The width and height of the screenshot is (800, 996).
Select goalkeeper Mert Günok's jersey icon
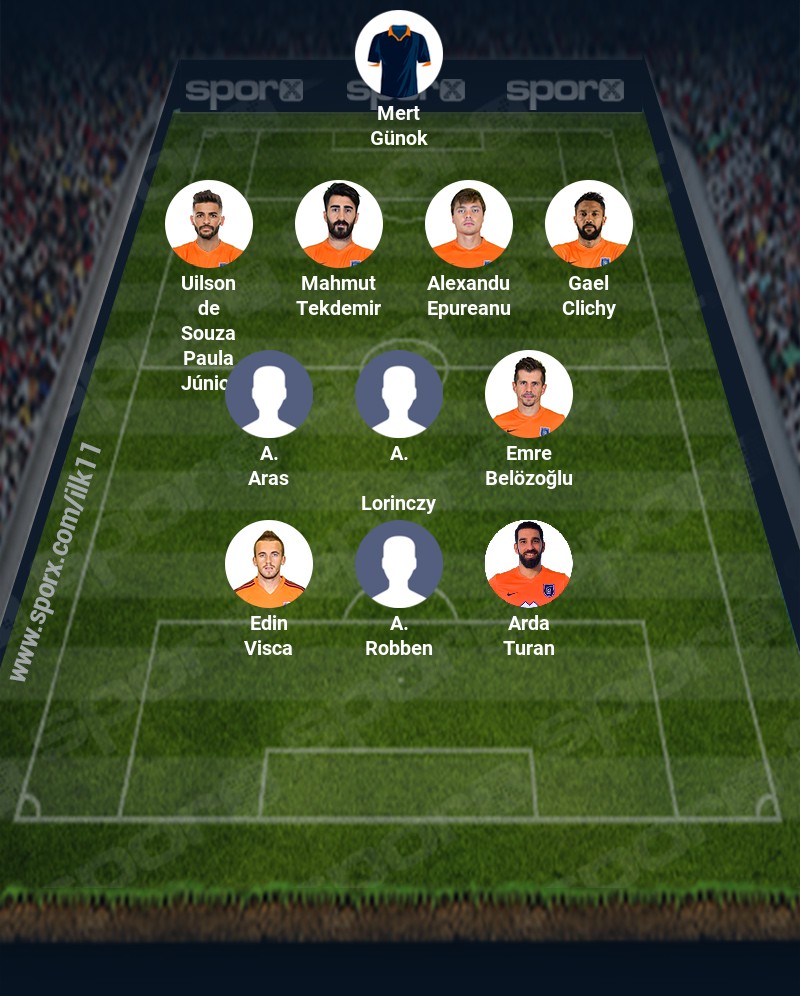(399, 54)
